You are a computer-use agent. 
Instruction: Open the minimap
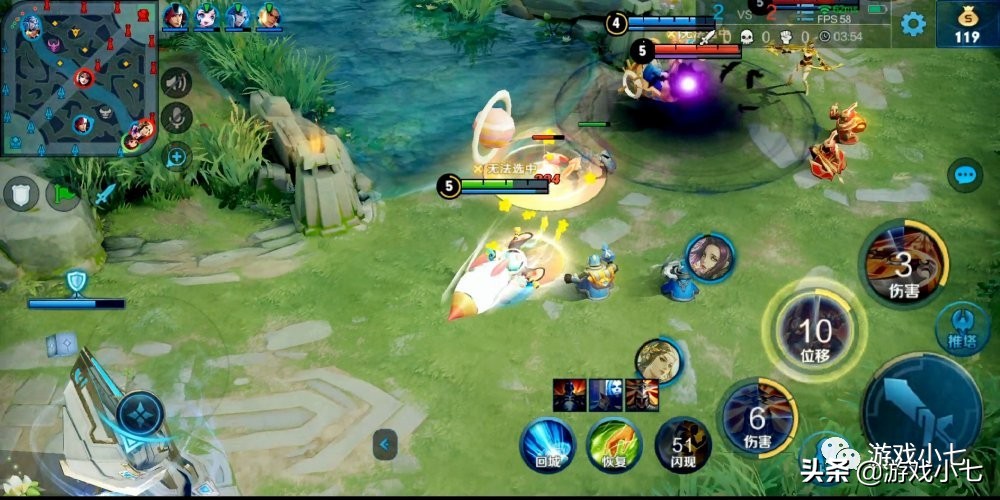click(x=80, y=78)
